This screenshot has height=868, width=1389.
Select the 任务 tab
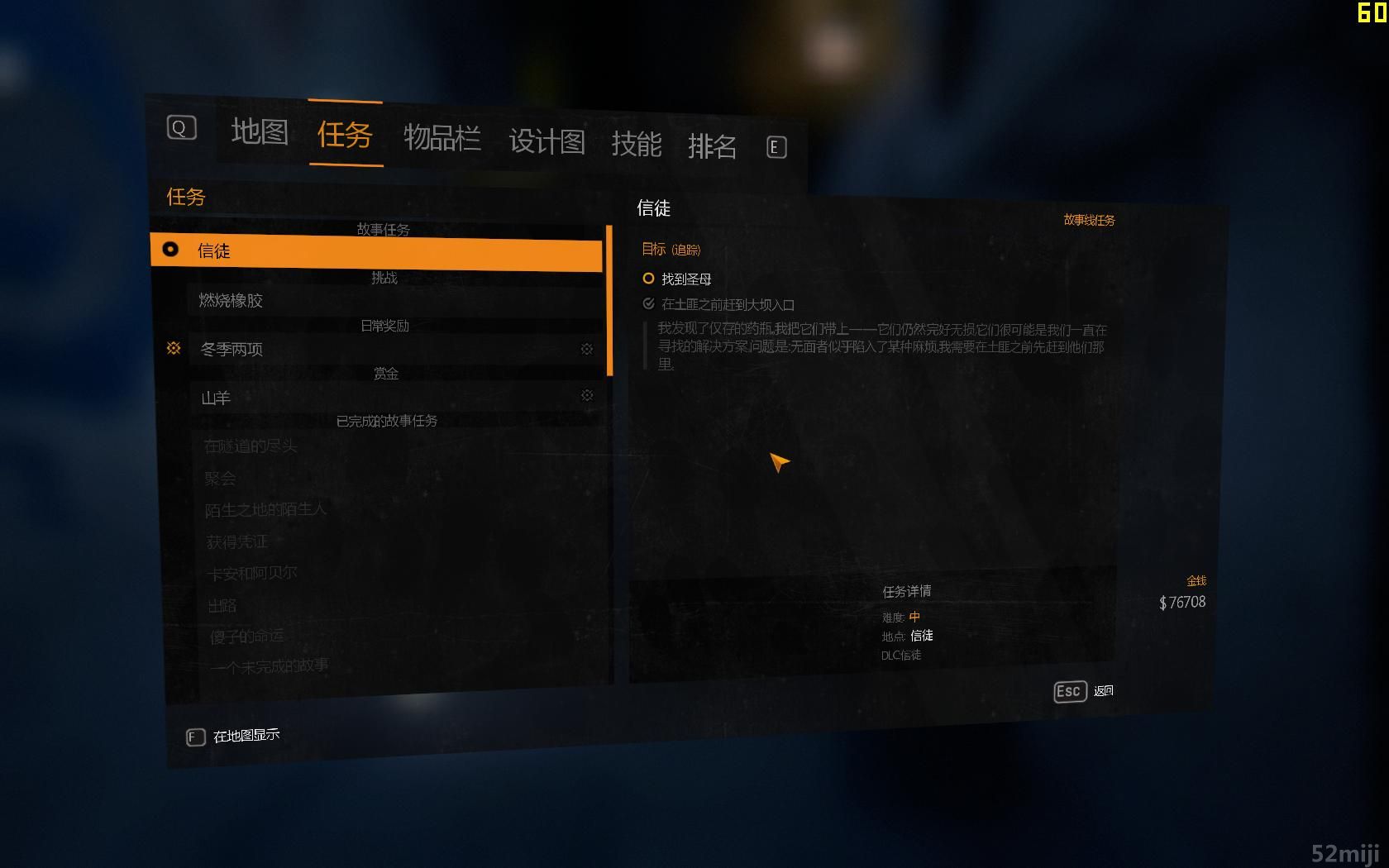pyautogui.click(x=345, y=134)
